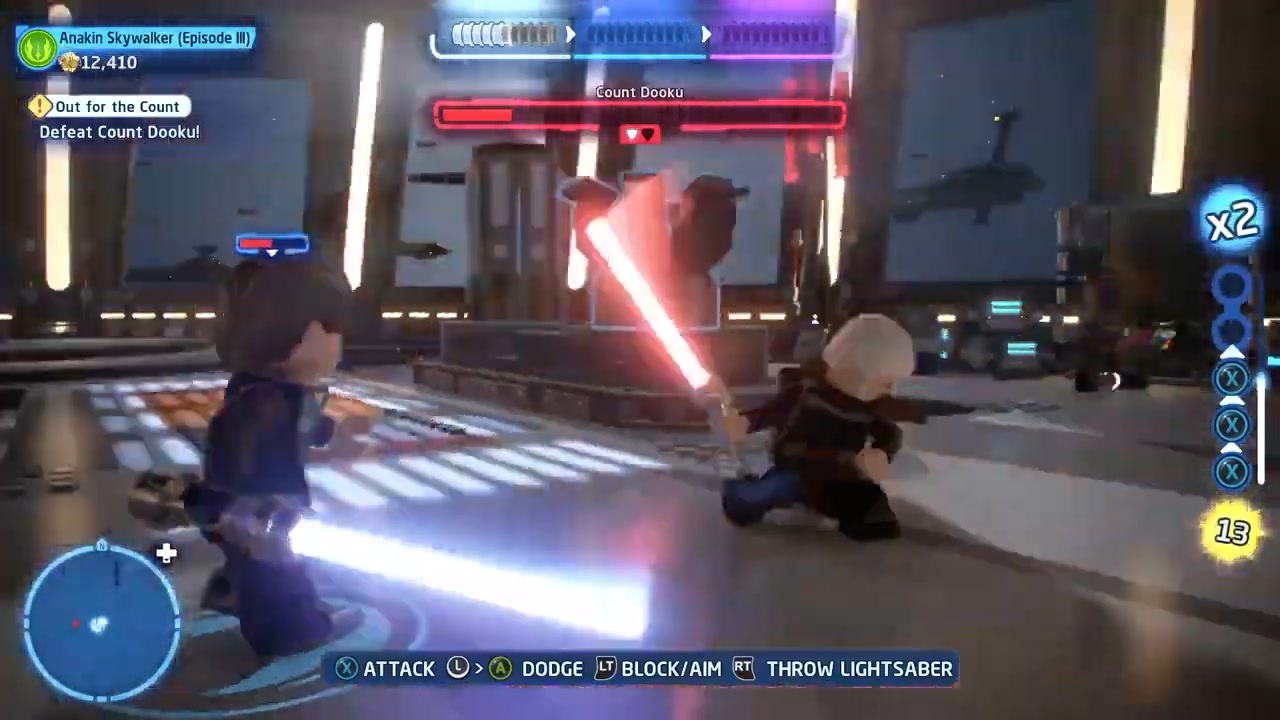Select the Count Dooku name label
Viewport: 1280px width, 720px height.
(x=639, y=92)
